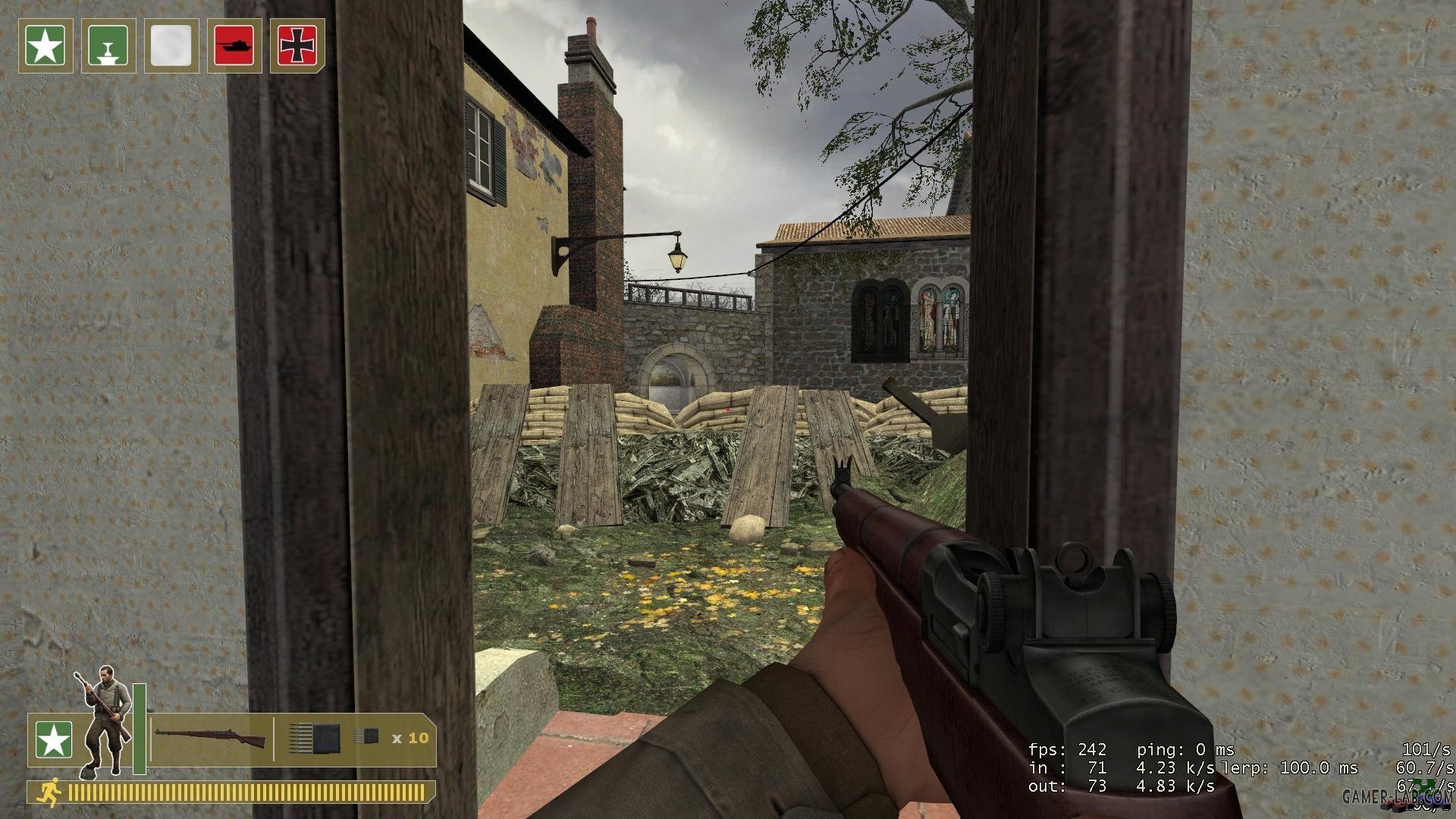Choose the red tank capture point icon
1456x819 pixels.
[x=234, y=46]
